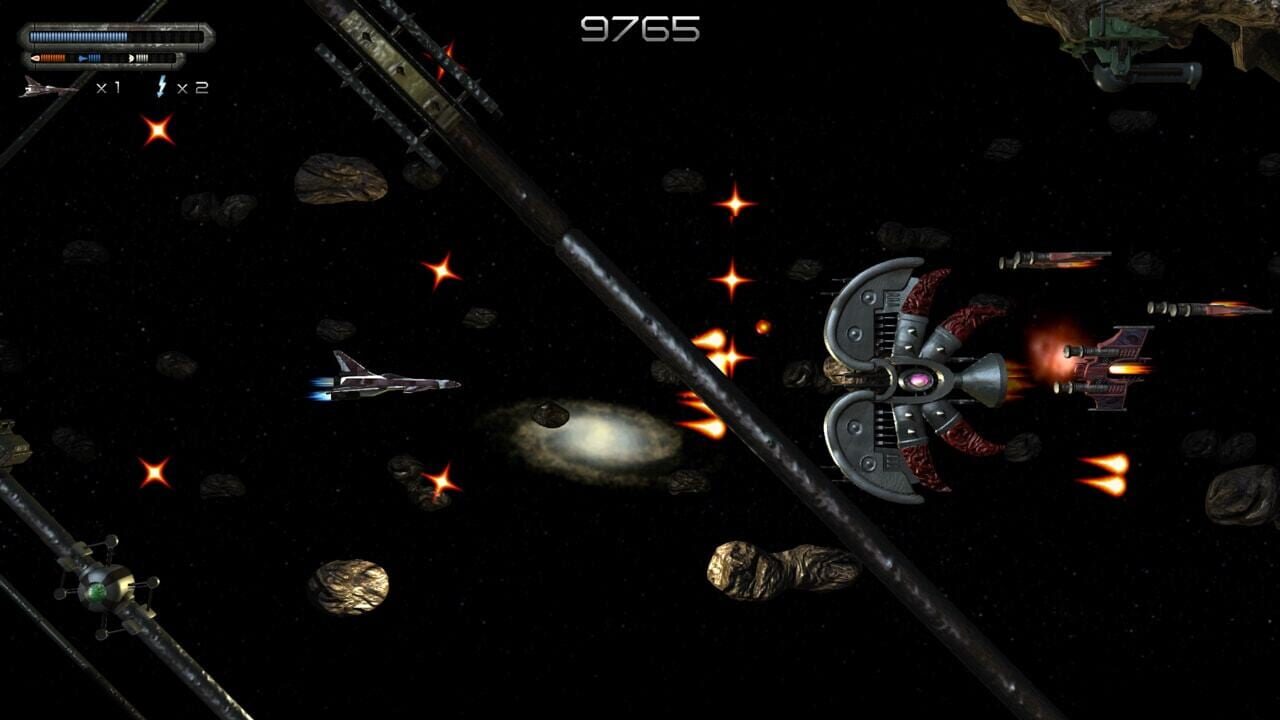The image size is (1280, 720).
Task: Click the spare ship life icon
Action: tap(45, 87)
